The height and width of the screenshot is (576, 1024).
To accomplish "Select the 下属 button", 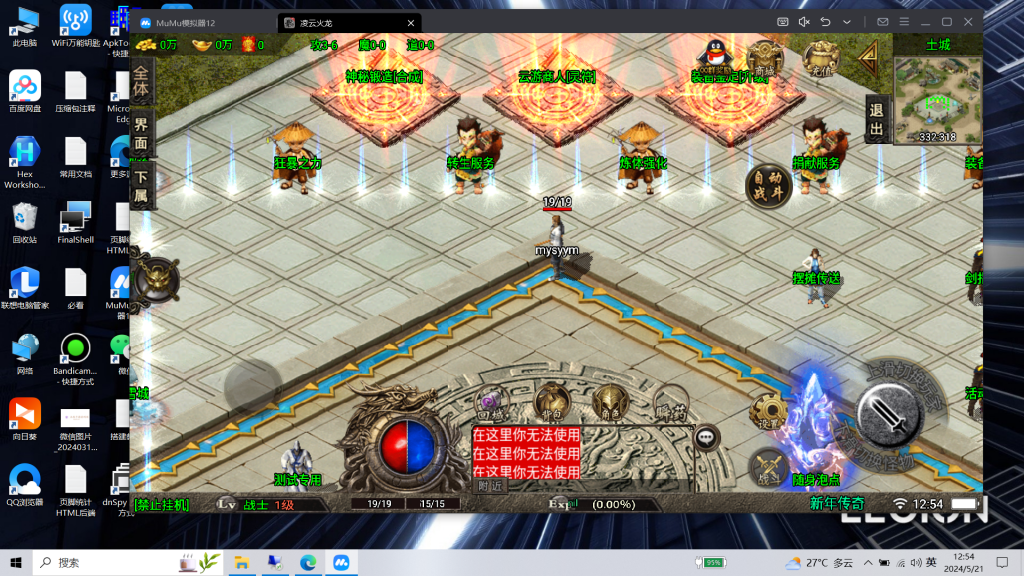I will [141, 186].
